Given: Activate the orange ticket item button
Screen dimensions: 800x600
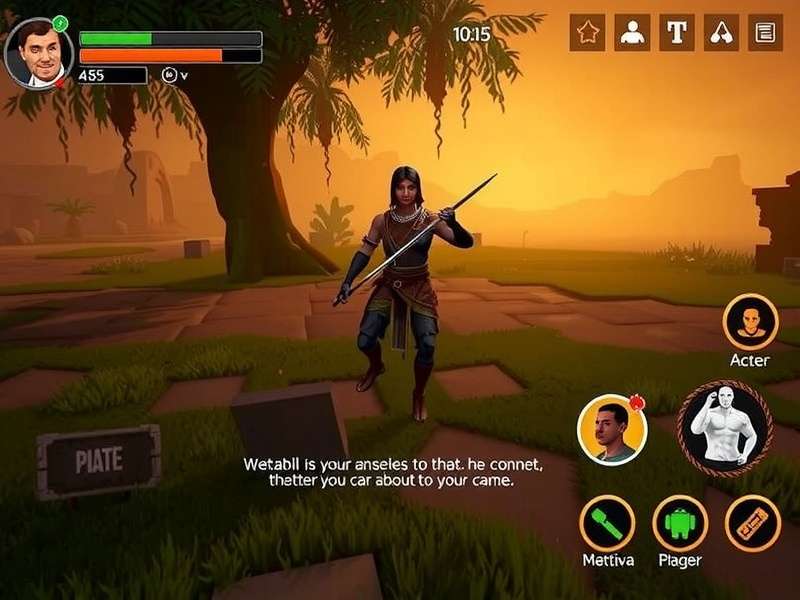Looking at the screenshot, I should [x=753, y=523].
